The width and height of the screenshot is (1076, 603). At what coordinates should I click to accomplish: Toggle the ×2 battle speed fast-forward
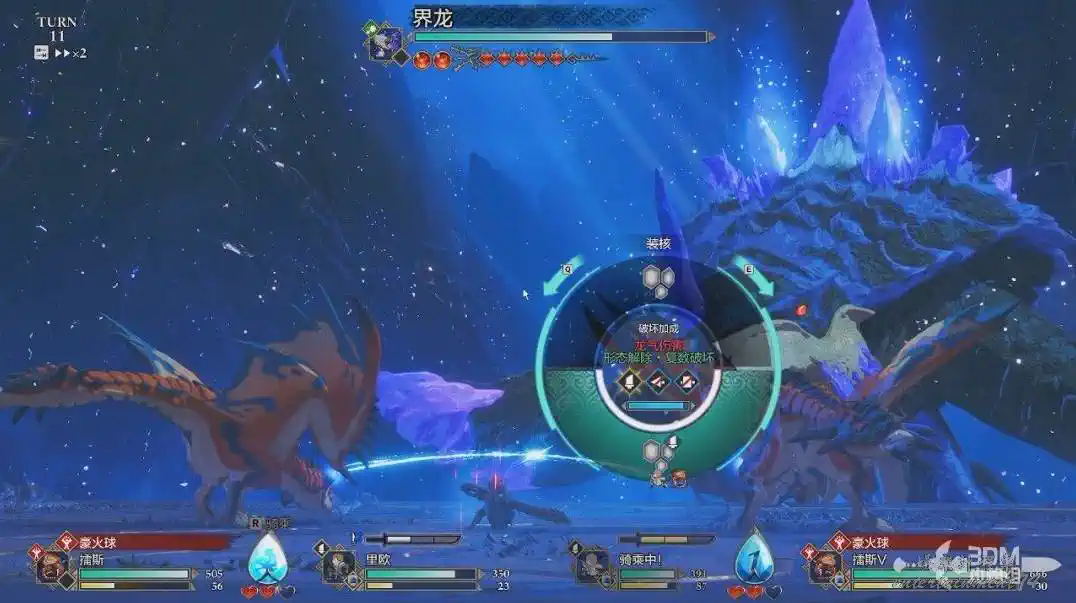[68, 53]
